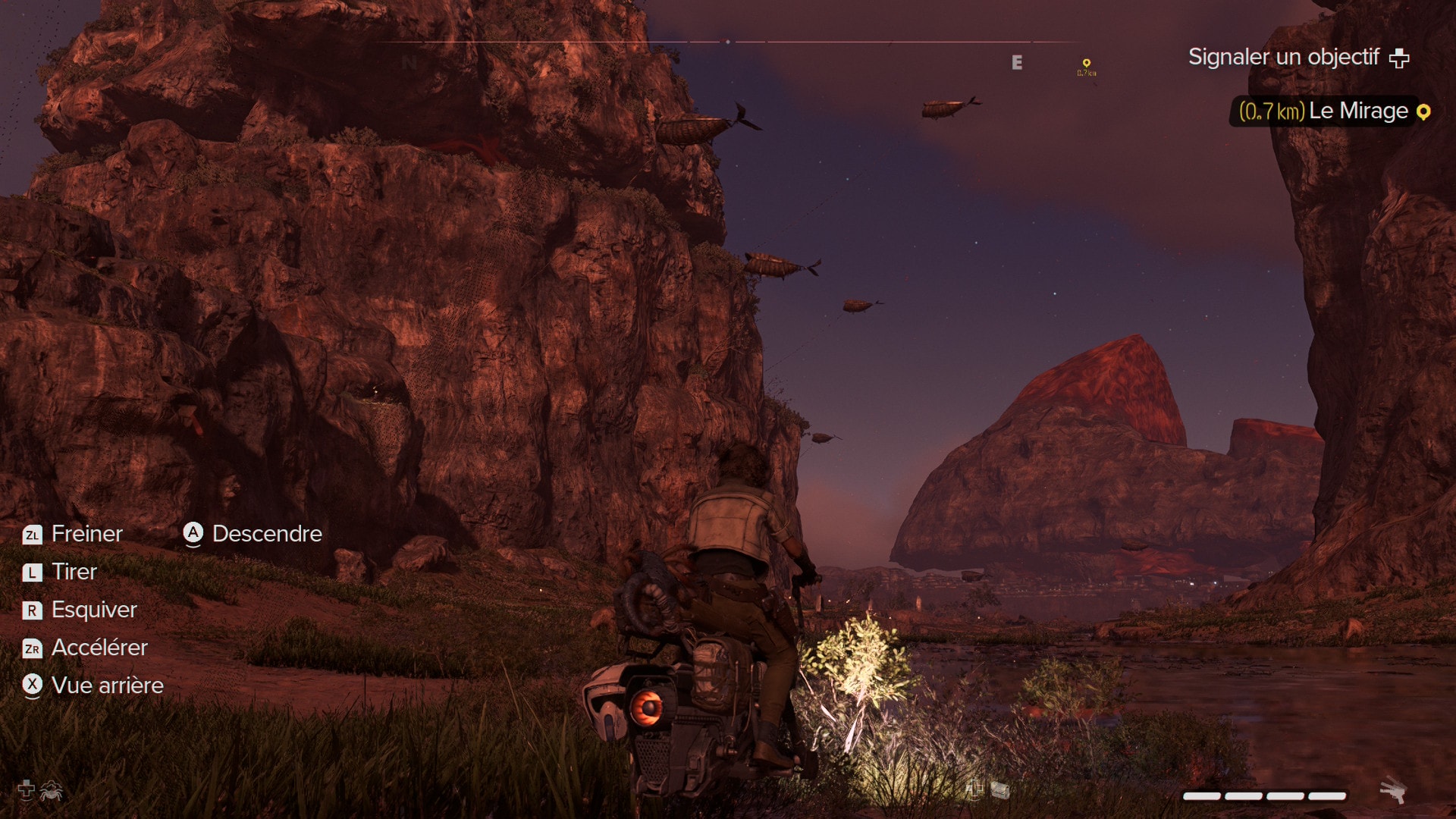Screen dimensions: 1456x819
Task: Click the yellow objective pin on the compass
Action: [x=1086, y=64]
